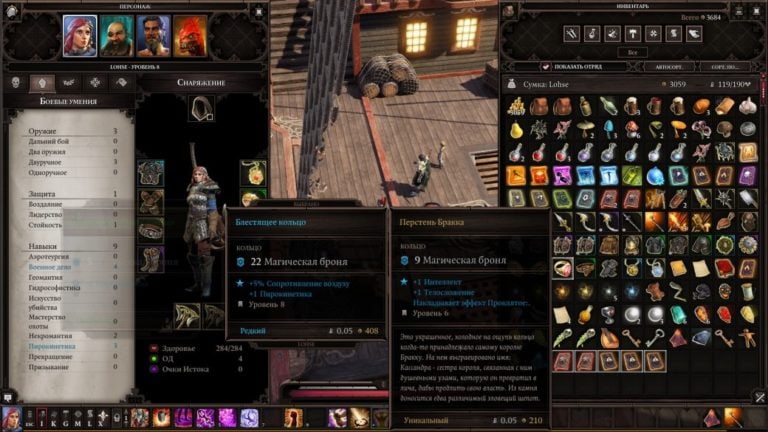Switch to the dwarf party member portrait
This screenshot has height=432, width=768.
point(116,35)
